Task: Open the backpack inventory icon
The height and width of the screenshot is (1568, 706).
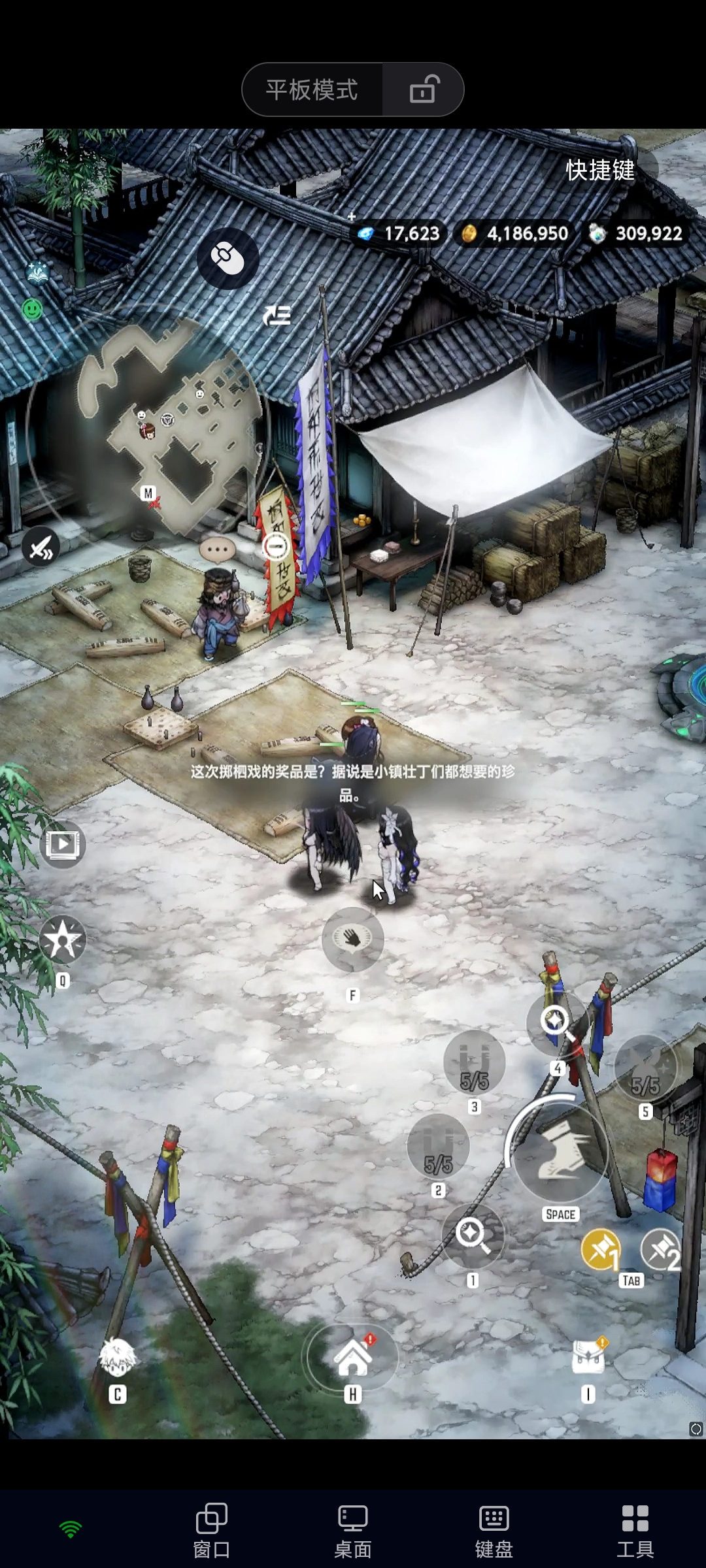Action: pyautogui.click(x=588, y=1358)
